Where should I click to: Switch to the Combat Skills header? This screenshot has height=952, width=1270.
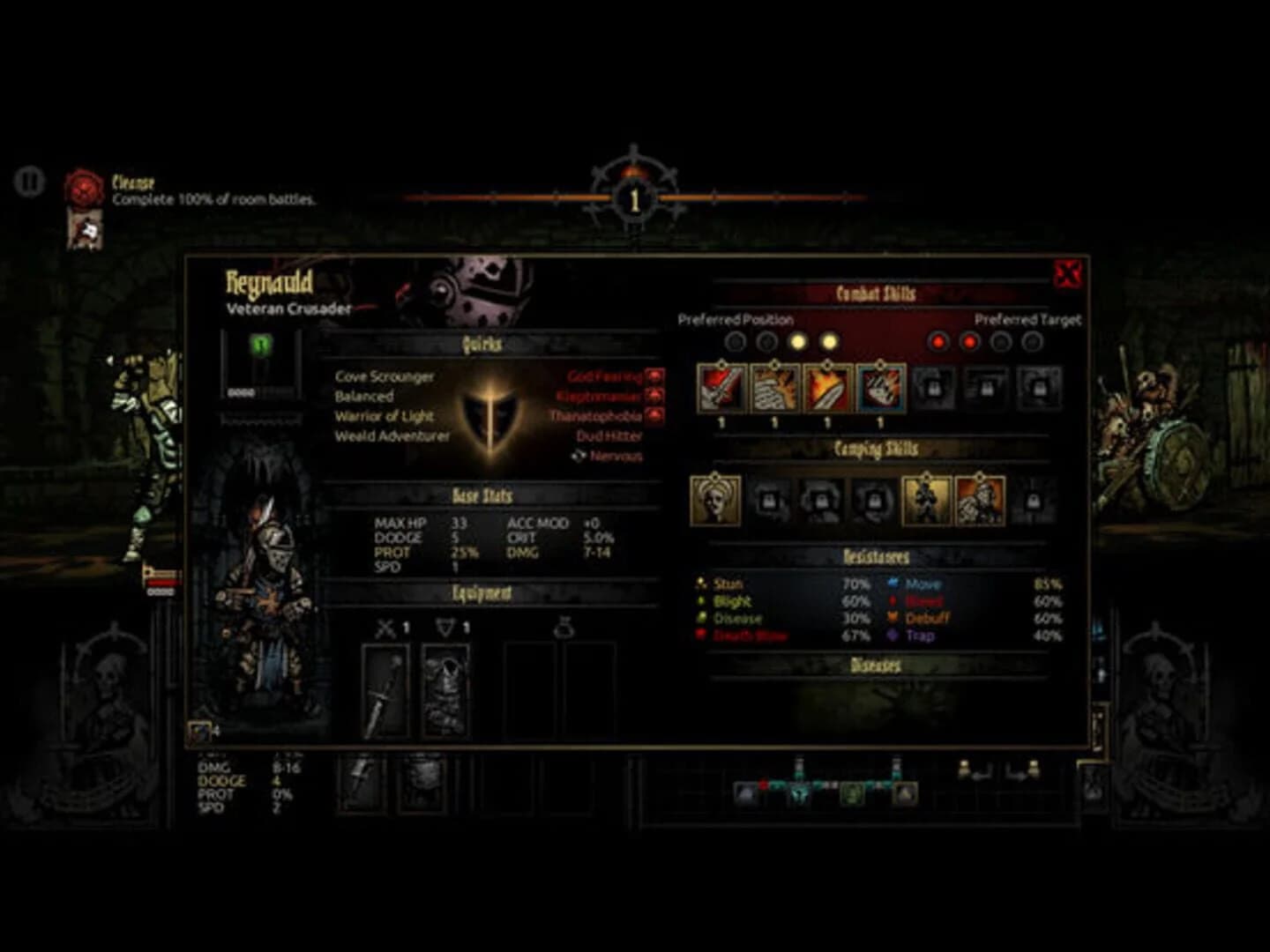coord(878,291)
